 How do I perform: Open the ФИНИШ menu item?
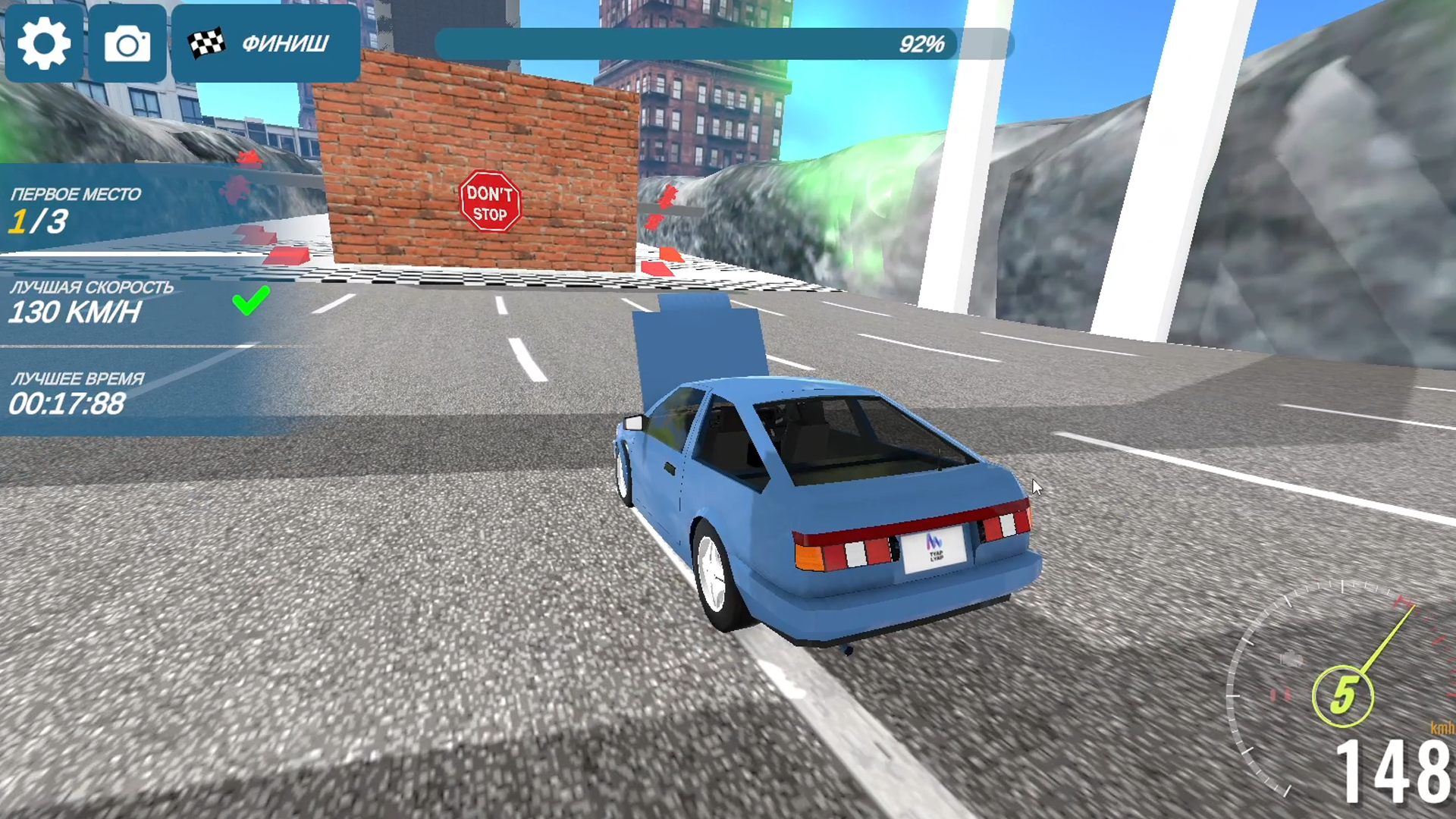284,43
